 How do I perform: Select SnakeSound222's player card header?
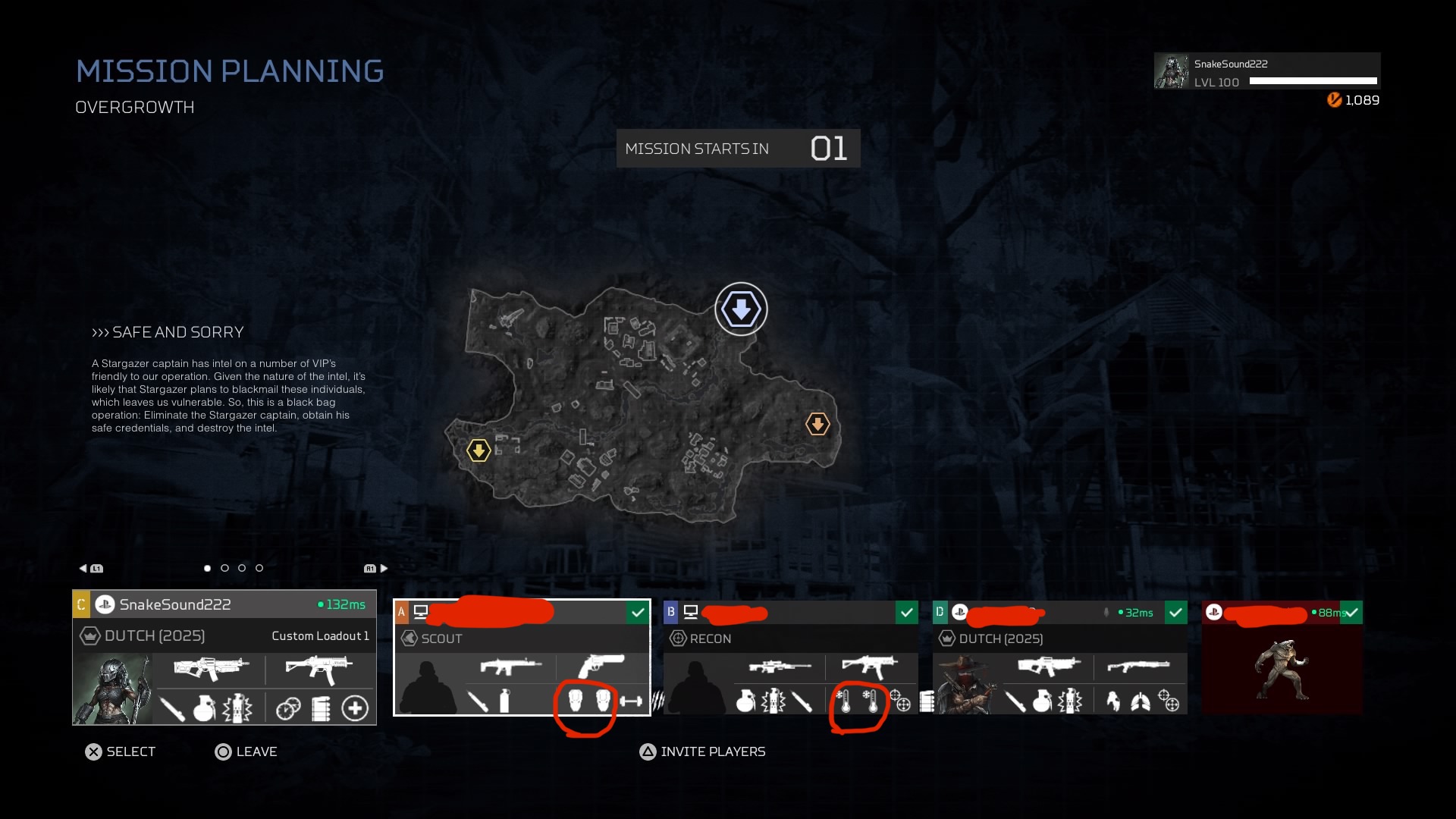click(224, 604)
